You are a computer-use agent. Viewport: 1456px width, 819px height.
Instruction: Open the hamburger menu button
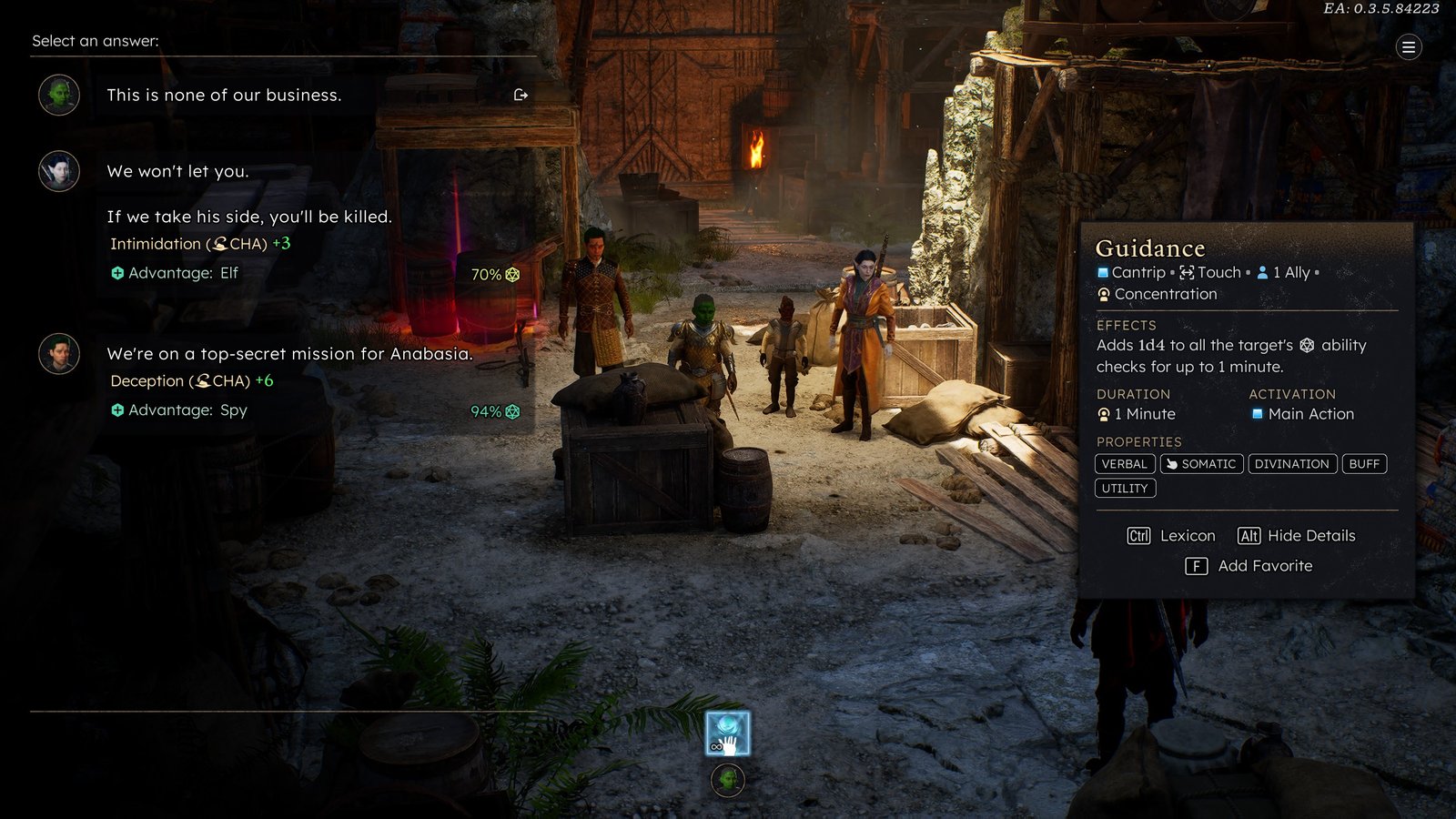click(1408, 47)
